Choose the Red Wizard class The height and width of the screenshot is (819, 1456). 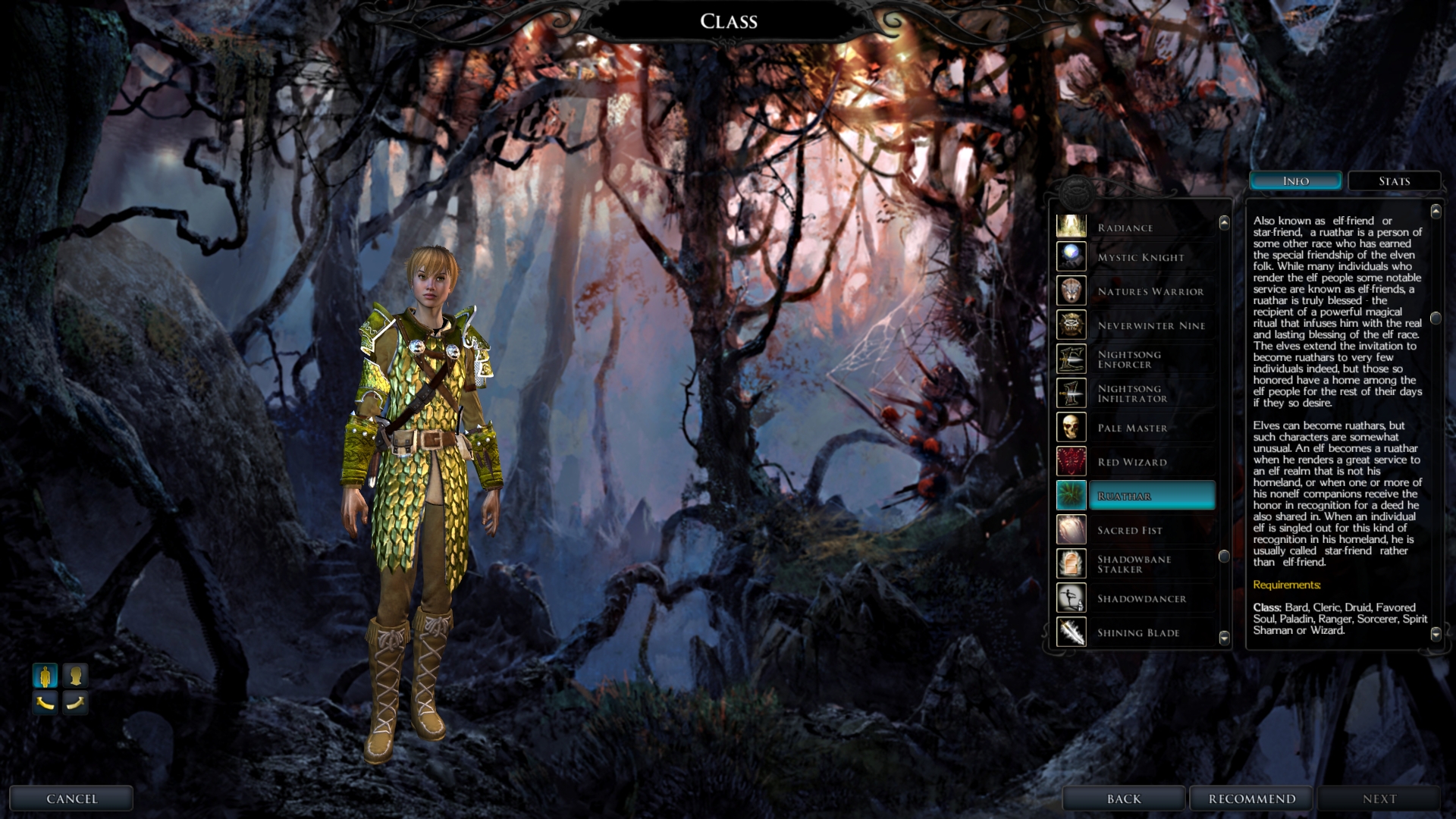pos(1132,463)
